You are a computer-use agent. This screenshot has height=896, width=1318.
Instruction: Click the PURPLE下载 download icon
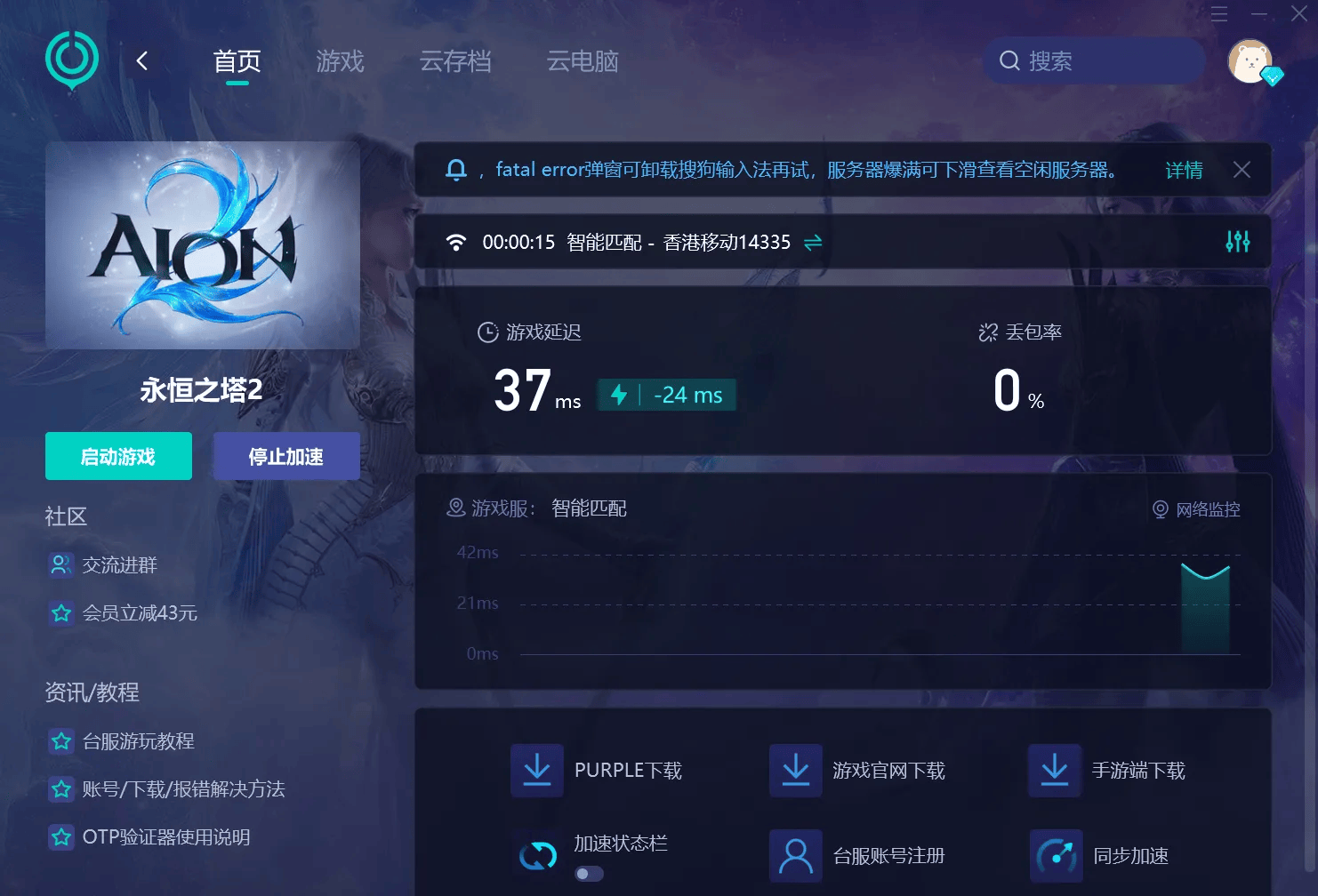tap(536, 770)
